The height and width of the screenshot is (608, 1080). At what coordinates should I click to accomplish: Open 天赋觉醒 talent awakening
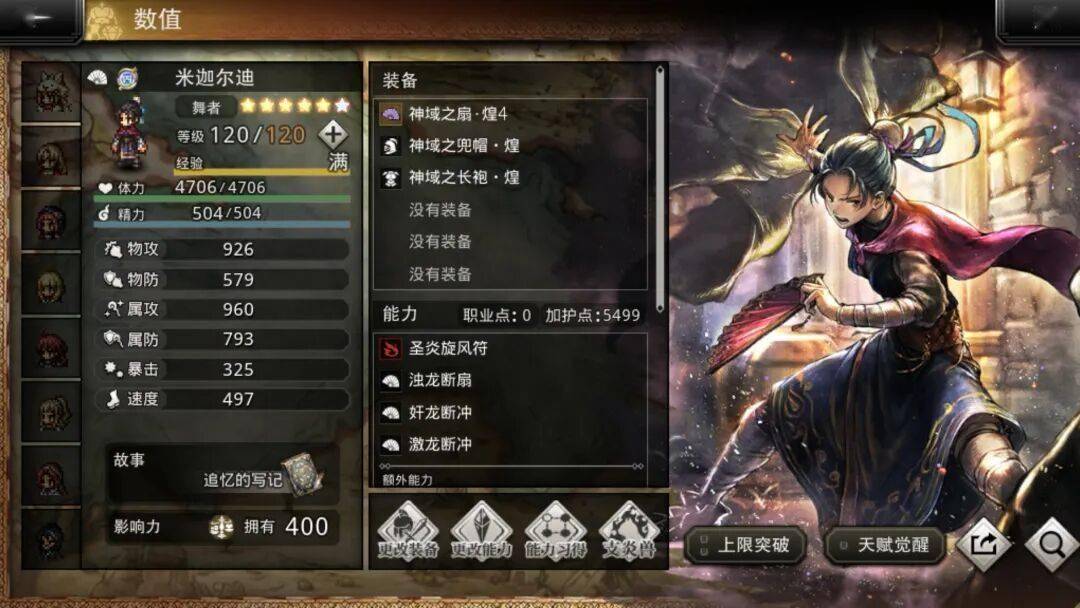click(x=886, y=545)
